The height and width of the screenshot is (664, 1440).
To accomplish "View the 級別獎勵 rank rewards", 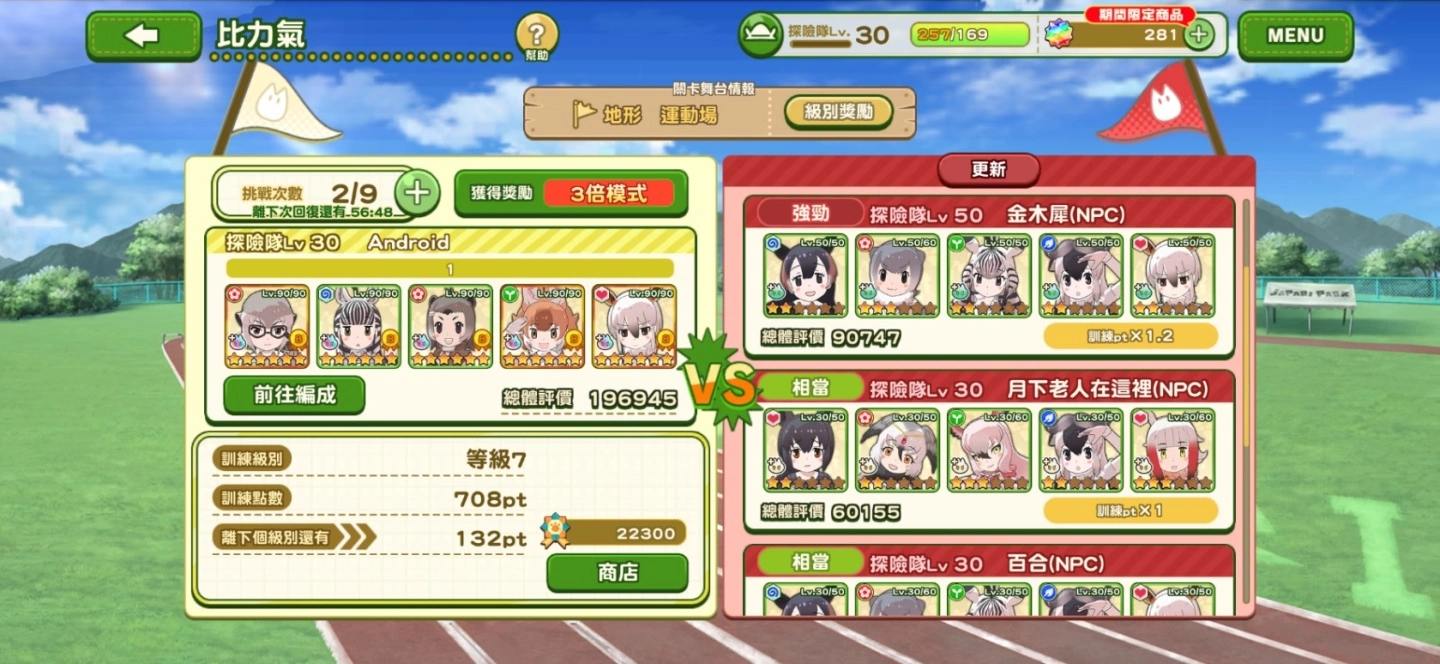I will point(837,112).
